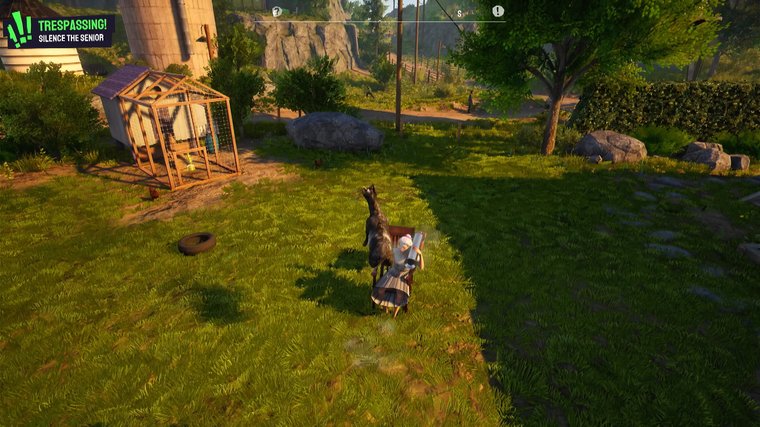Click the exclamation mark marker on the compass
Viewport: 760px width, 427px height.
[498, 11]
